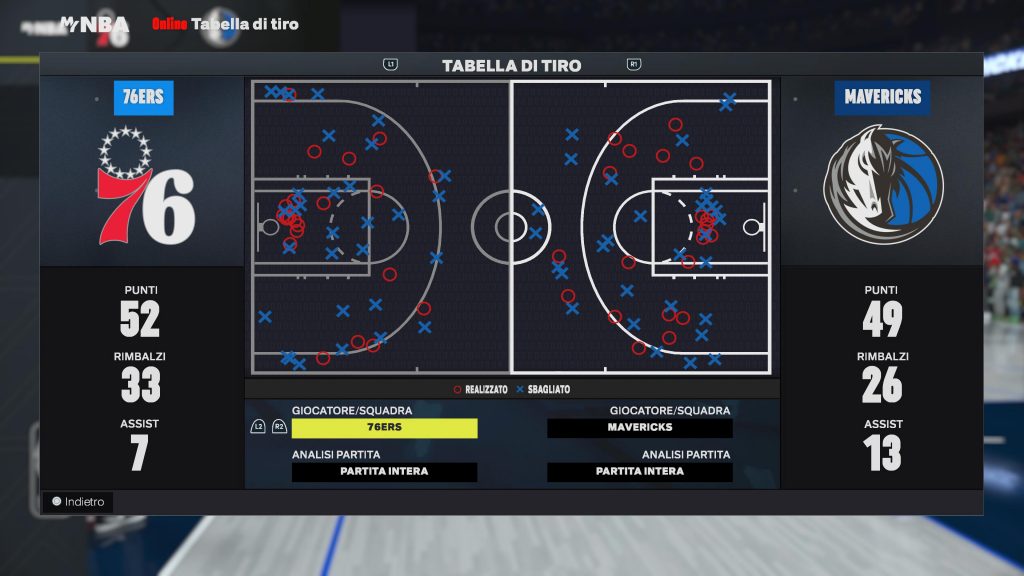Go back with the Indietro button
1024x576 pixels.
pyautogui.click(x=78, y=502)
